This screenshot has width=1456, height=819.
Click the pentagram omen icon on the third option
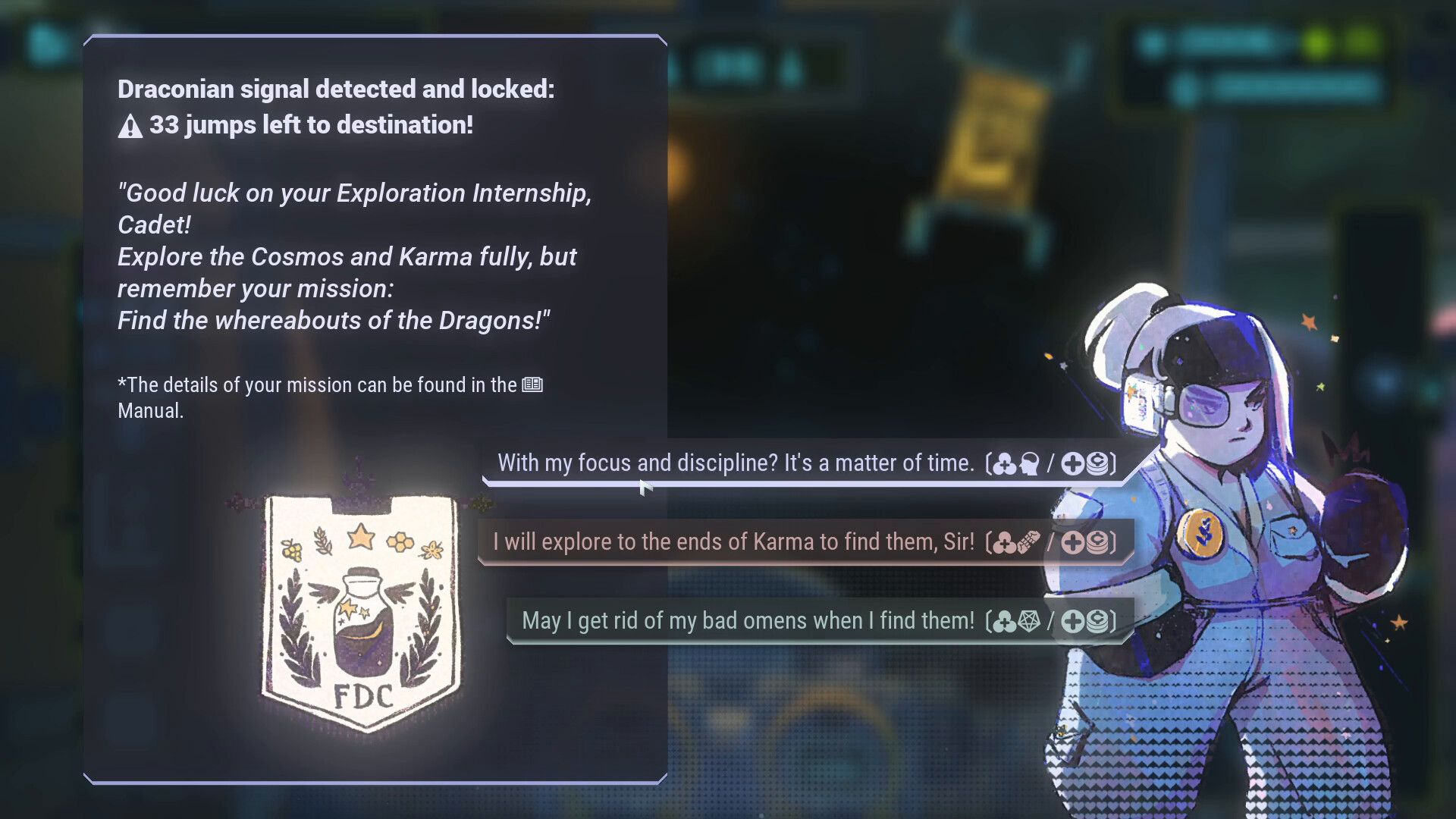pos(1028,620)
